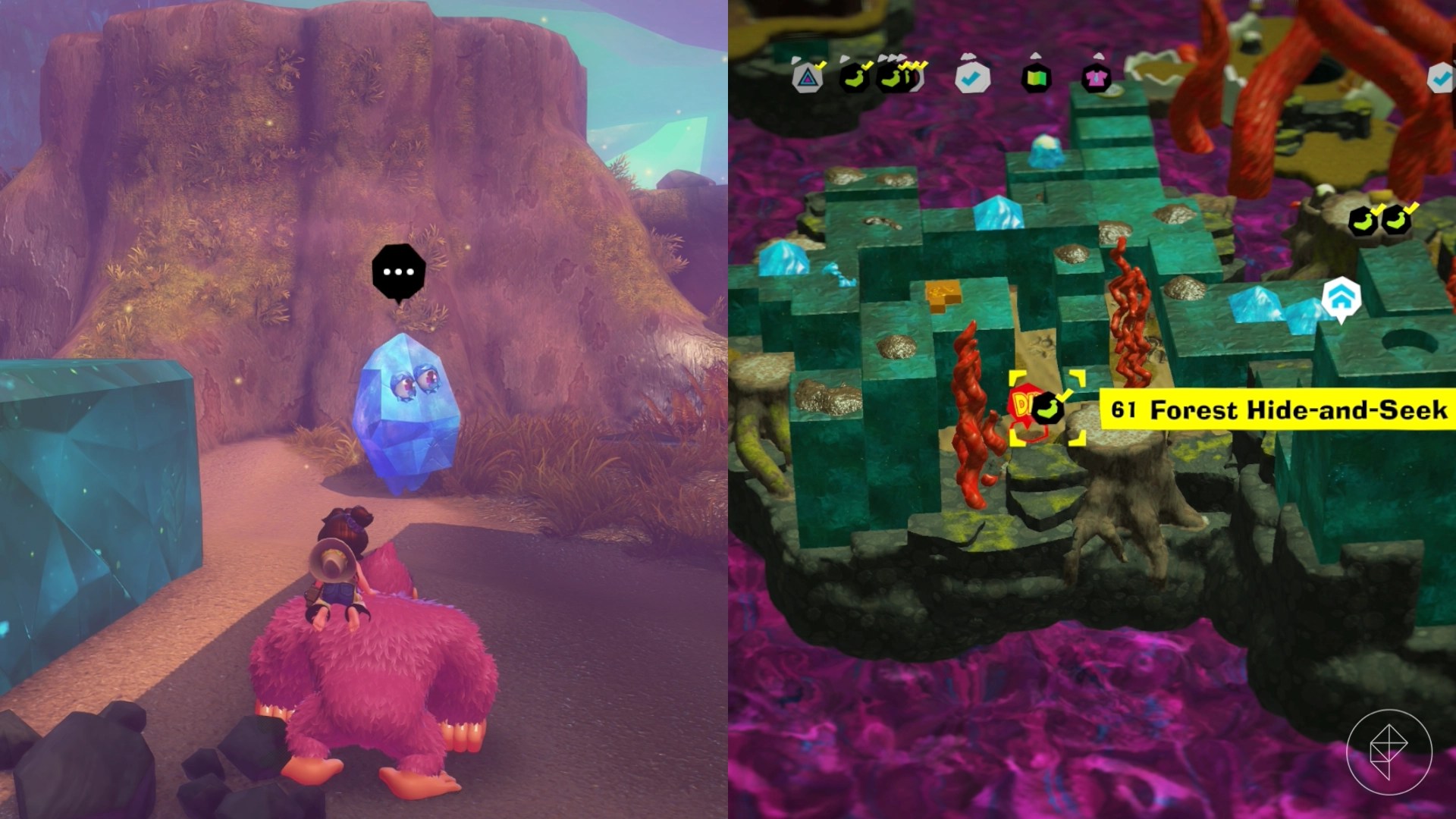Screen dimensions: 1456x819
Task: Select the green folded map marker
Action: (1037, 77)
